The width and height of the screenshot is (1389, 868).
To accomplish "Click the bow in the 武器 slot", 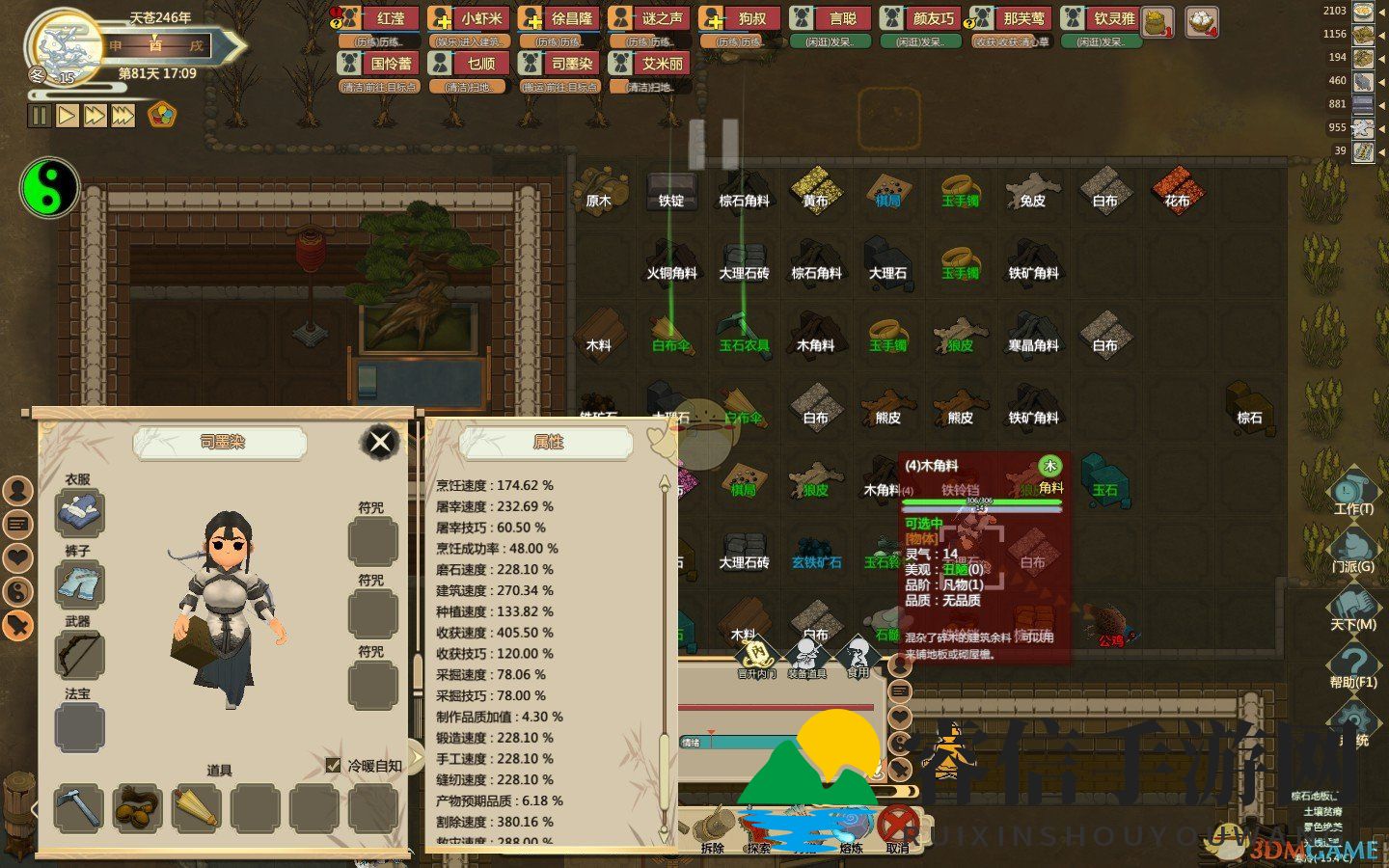I will point(79,655).
